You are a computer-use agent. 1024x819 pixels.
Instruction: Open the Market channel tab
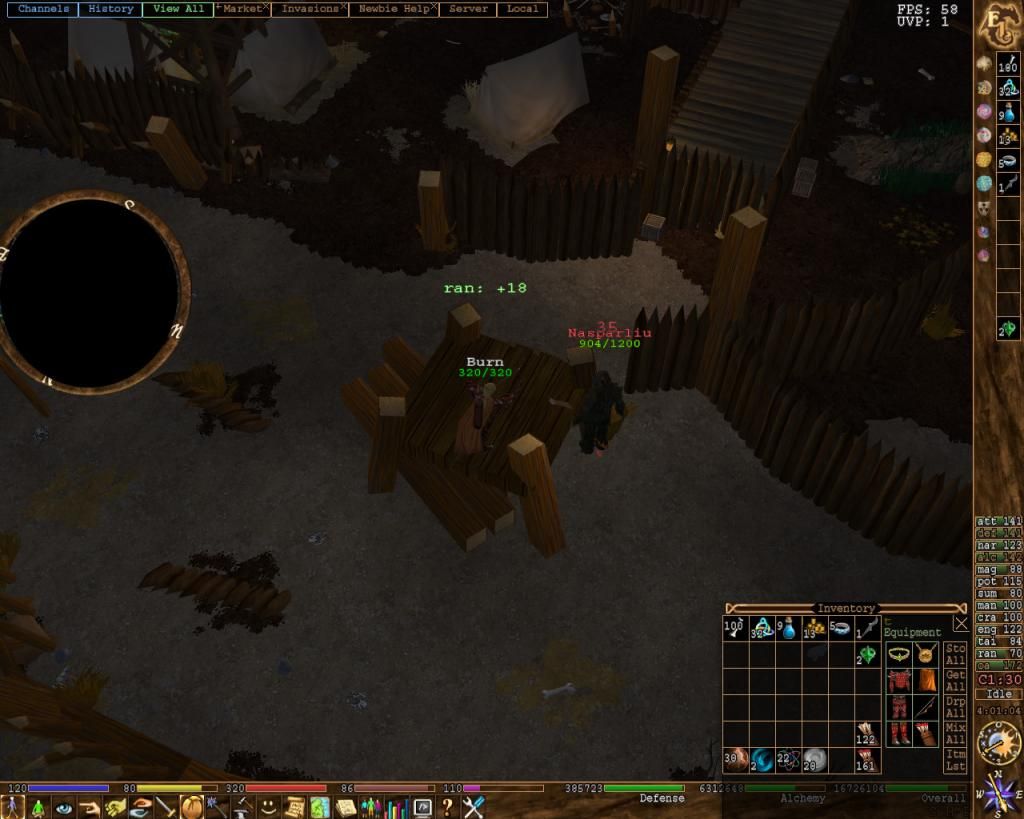(241, 9)
